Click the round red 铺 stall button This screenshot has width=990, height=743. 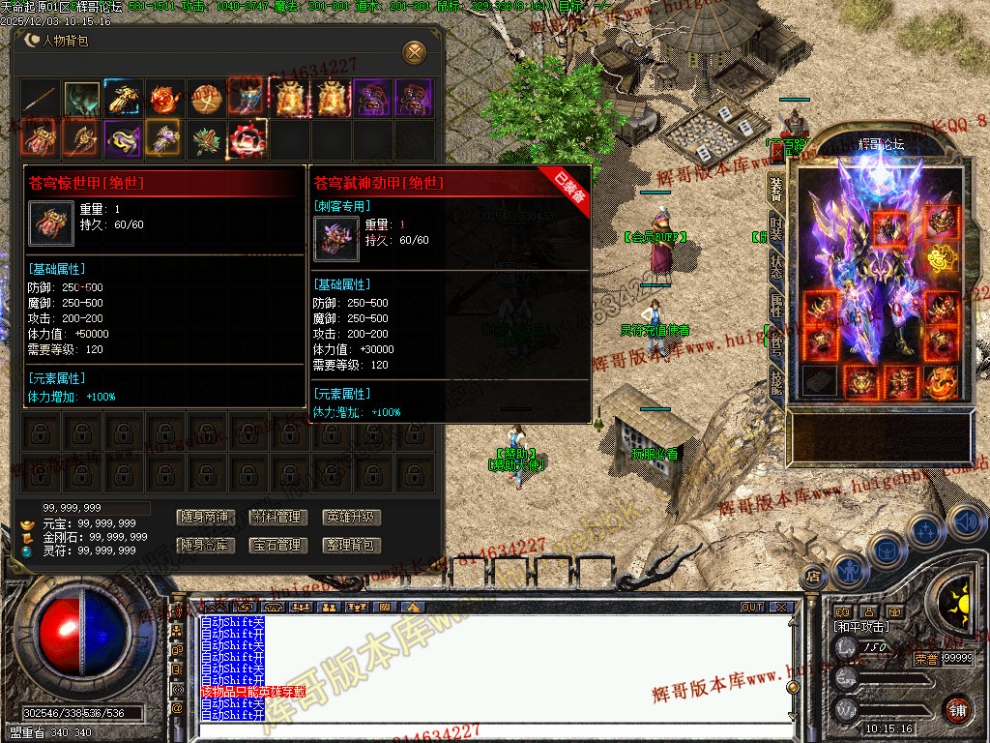click(x=957, y=708)
